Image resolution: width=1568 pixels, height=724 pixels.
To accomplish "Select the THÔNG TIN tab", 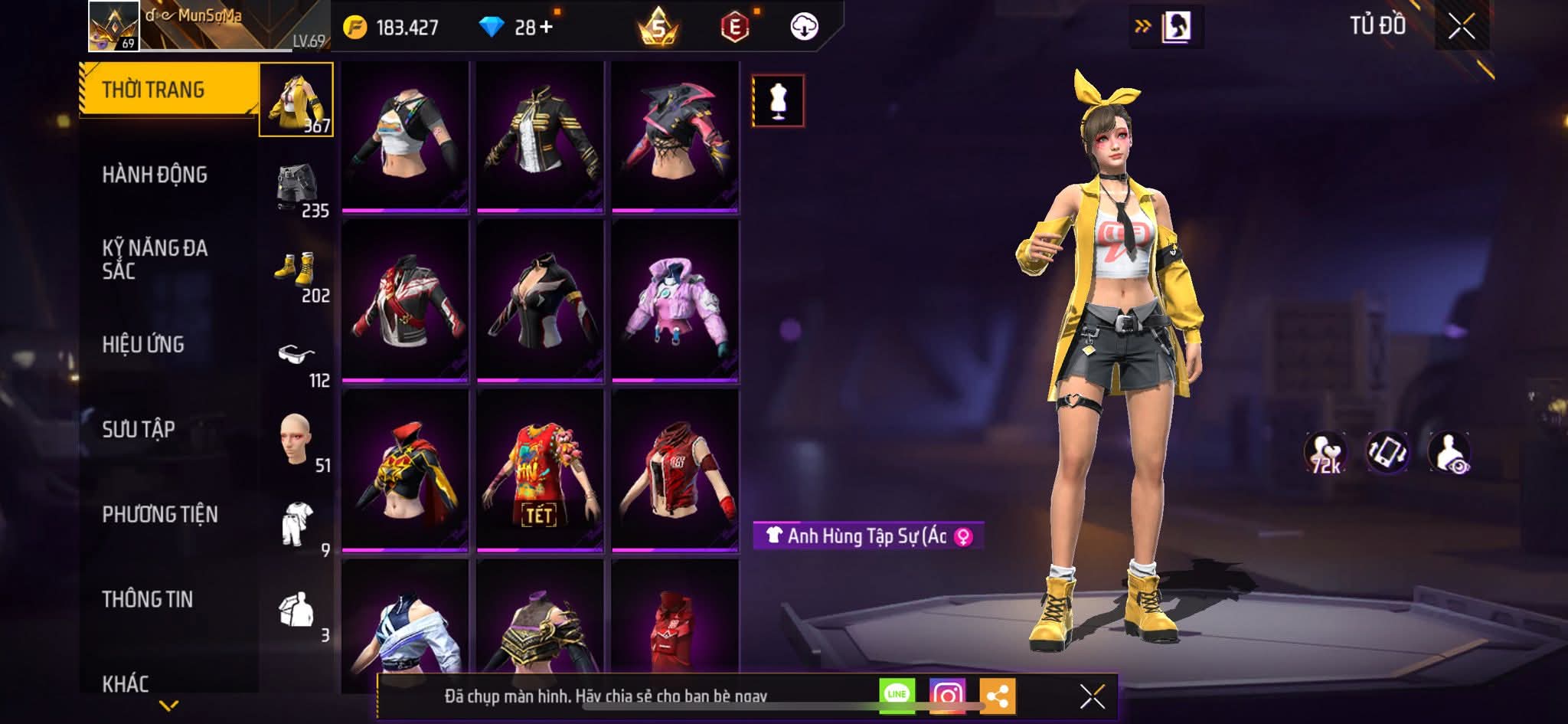I will click(148, 599).
